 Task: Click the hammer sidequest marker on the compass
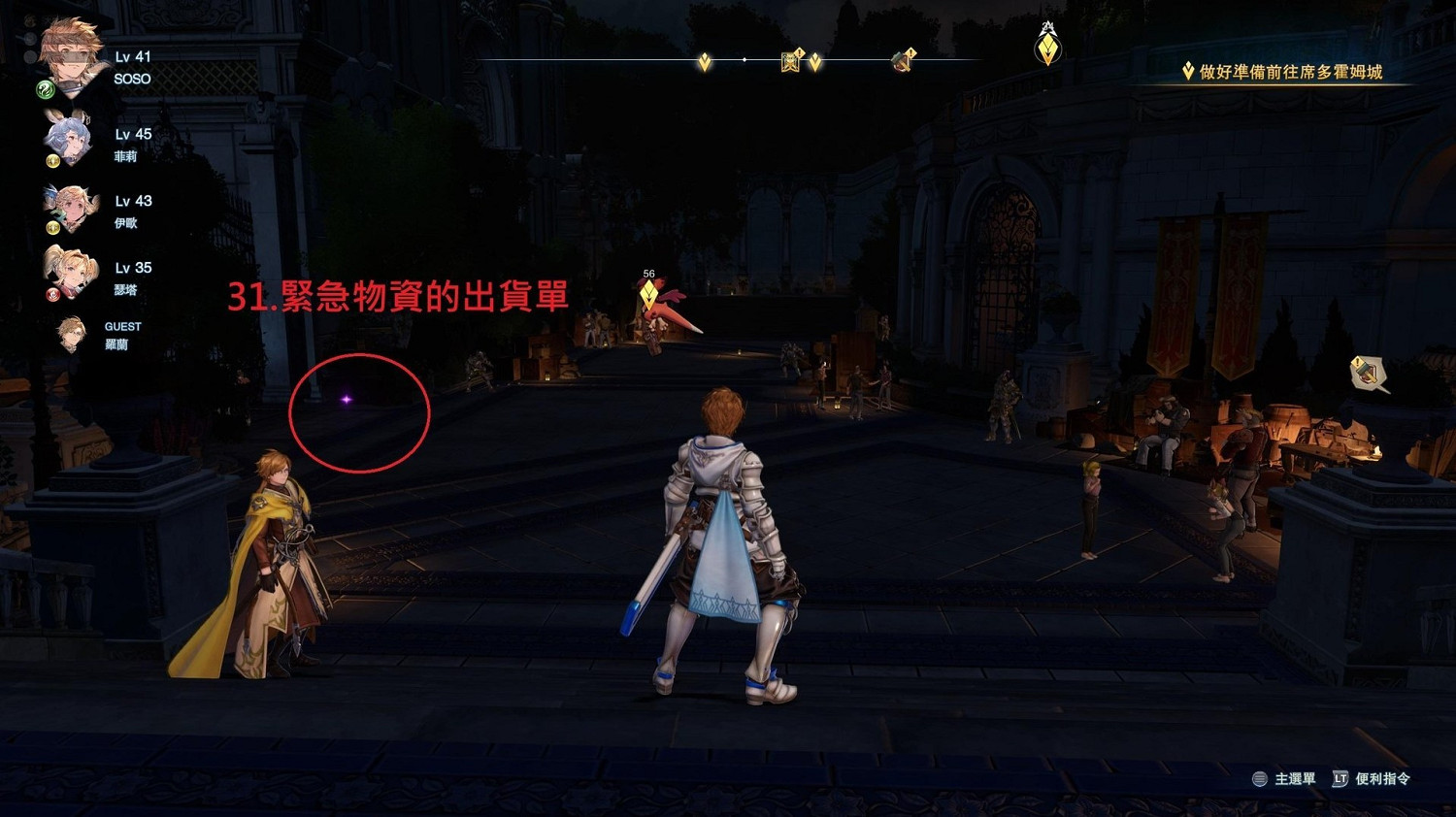(x=903, y=60)
